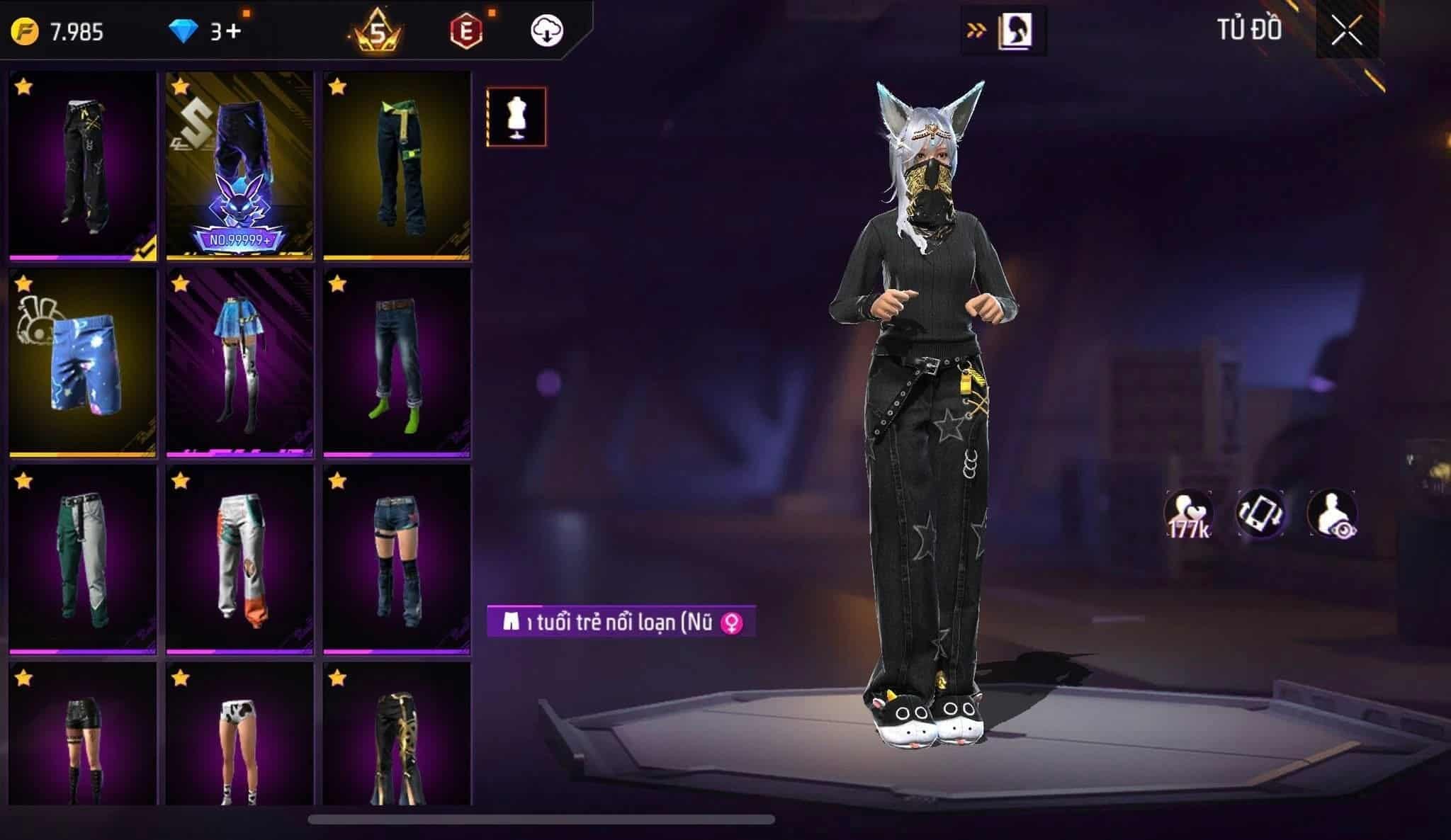Select the blue skirt with thigh-high boots
The height and width of the screenshot is (840, 1451).
(x=240, y=363)
